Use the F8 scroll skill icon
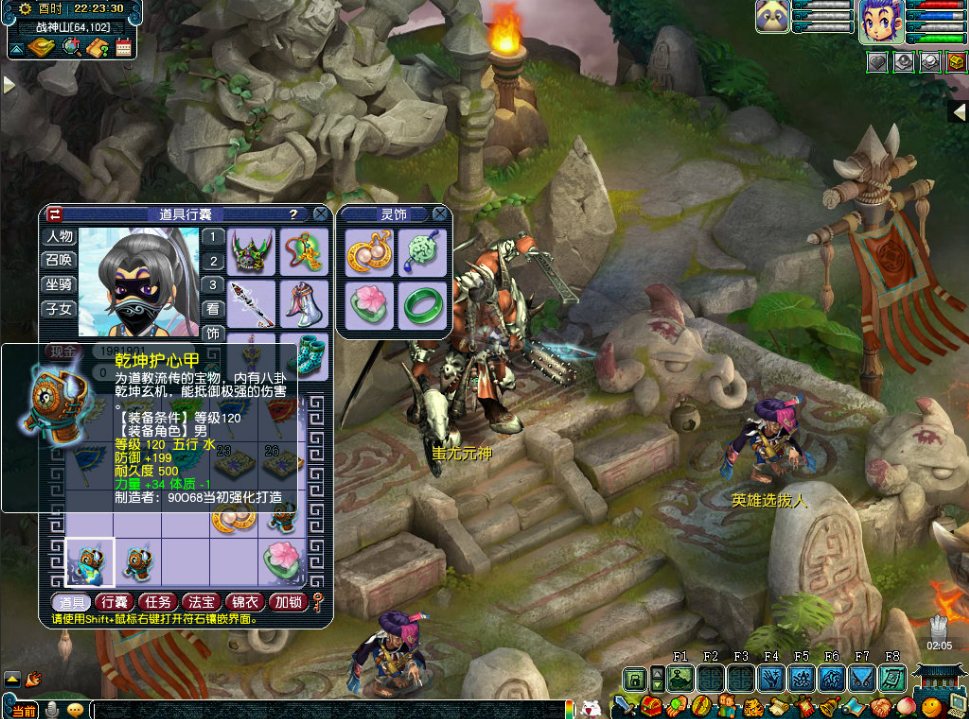The width and height of the screenshot is (969, 719). pos(892,679)
